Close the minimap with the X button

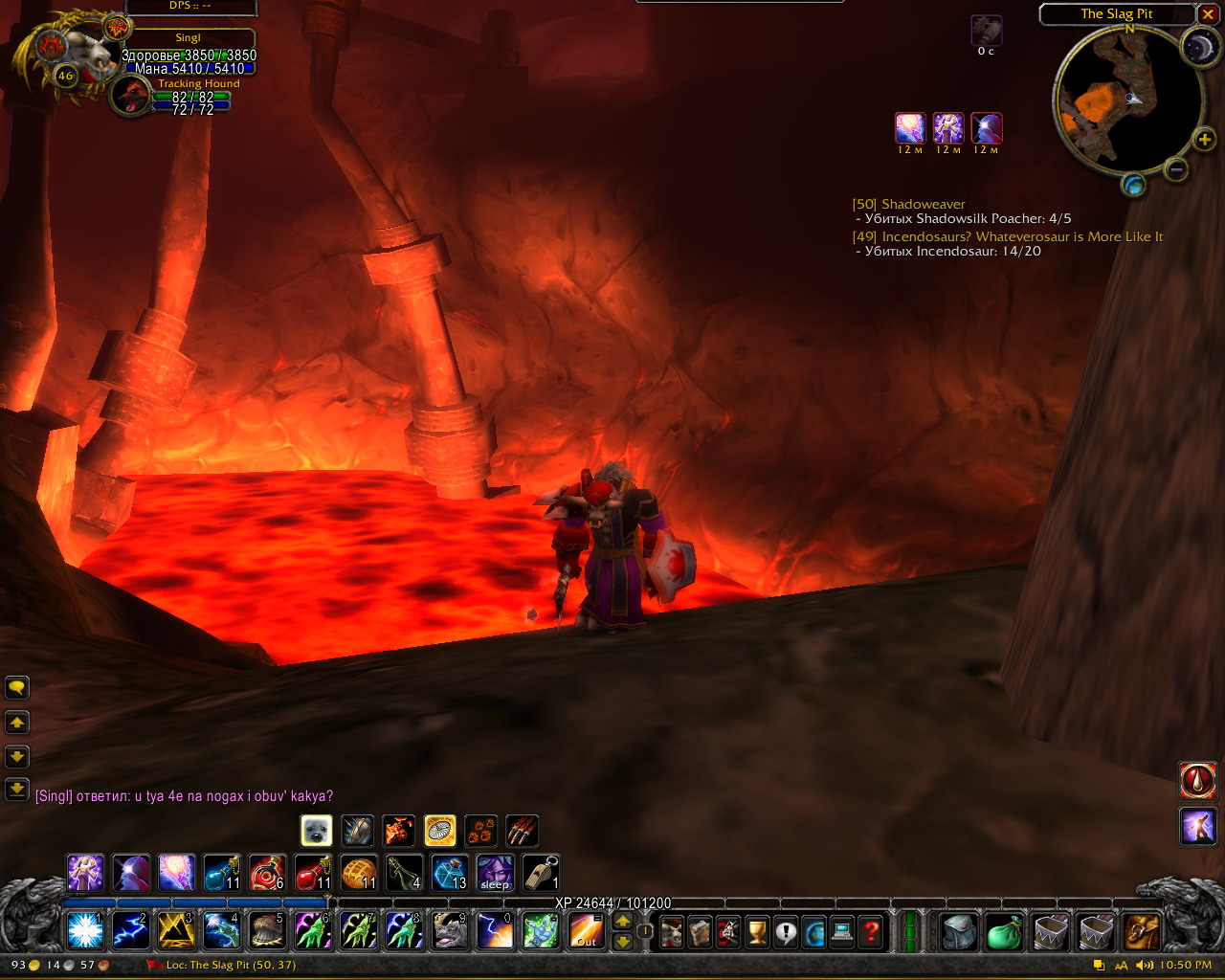[1207, 14]
